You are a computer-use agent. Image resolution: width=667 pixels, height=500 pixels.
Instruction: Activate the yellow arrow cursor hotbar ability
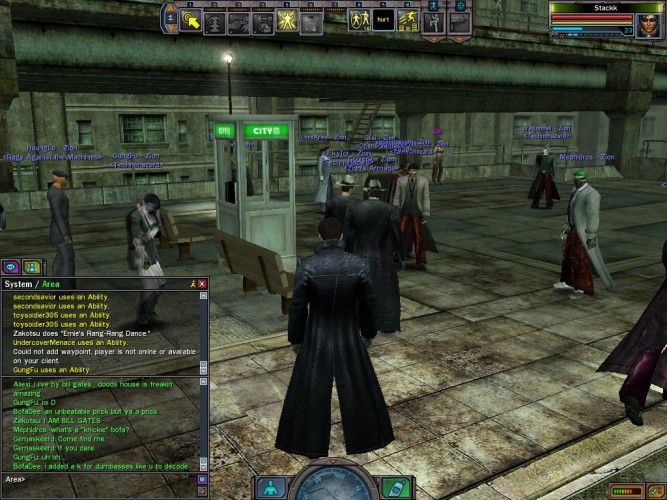191,20
